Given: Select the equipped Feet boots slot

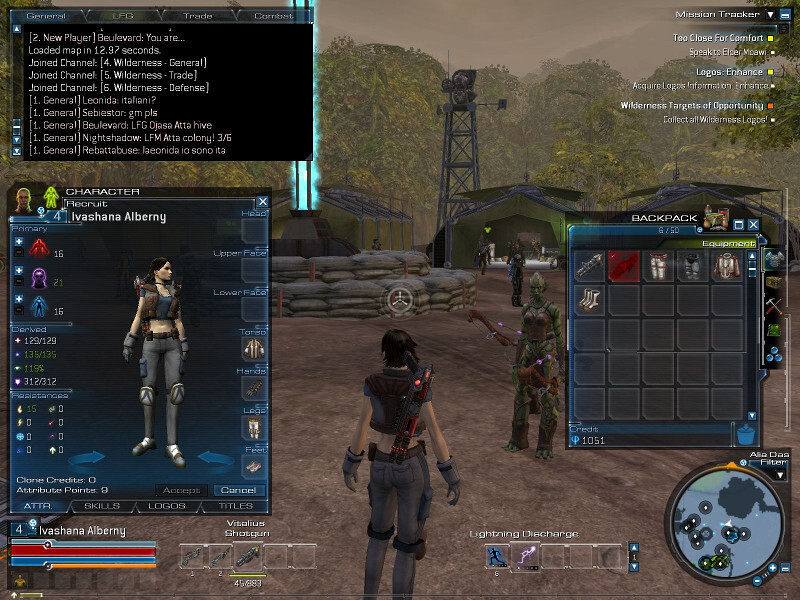Looking at the screenshot, I should [x=254, y=468].
